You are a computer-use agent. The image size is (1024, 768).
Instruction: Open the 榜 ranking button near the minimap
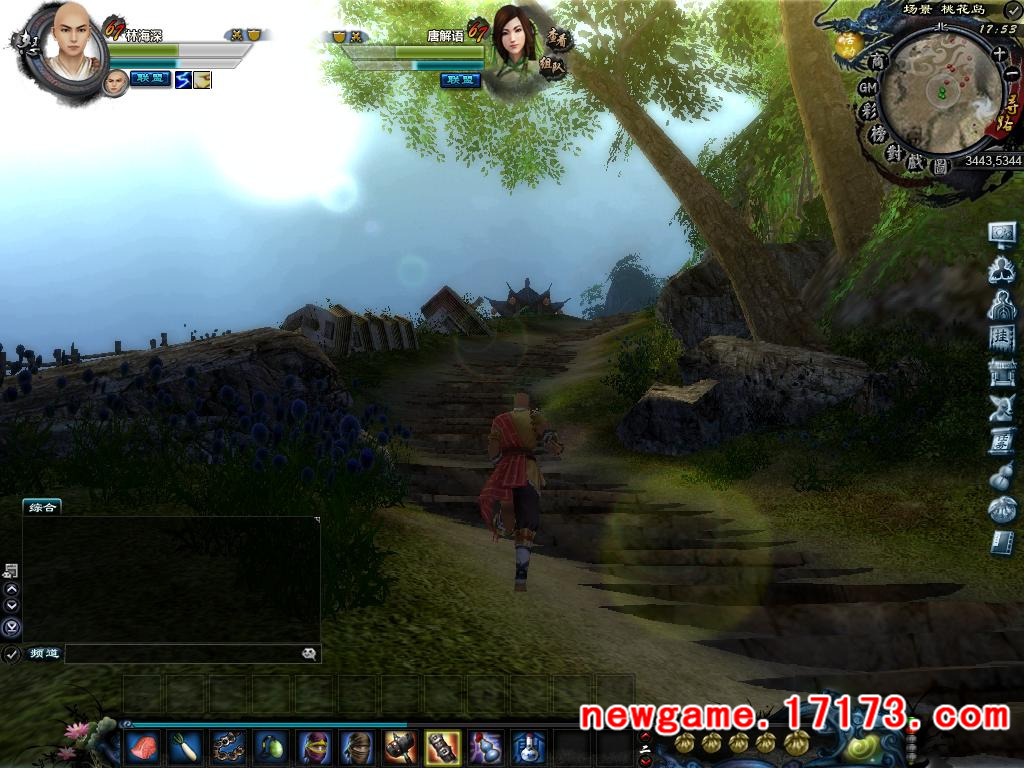(x=879, y=134)
